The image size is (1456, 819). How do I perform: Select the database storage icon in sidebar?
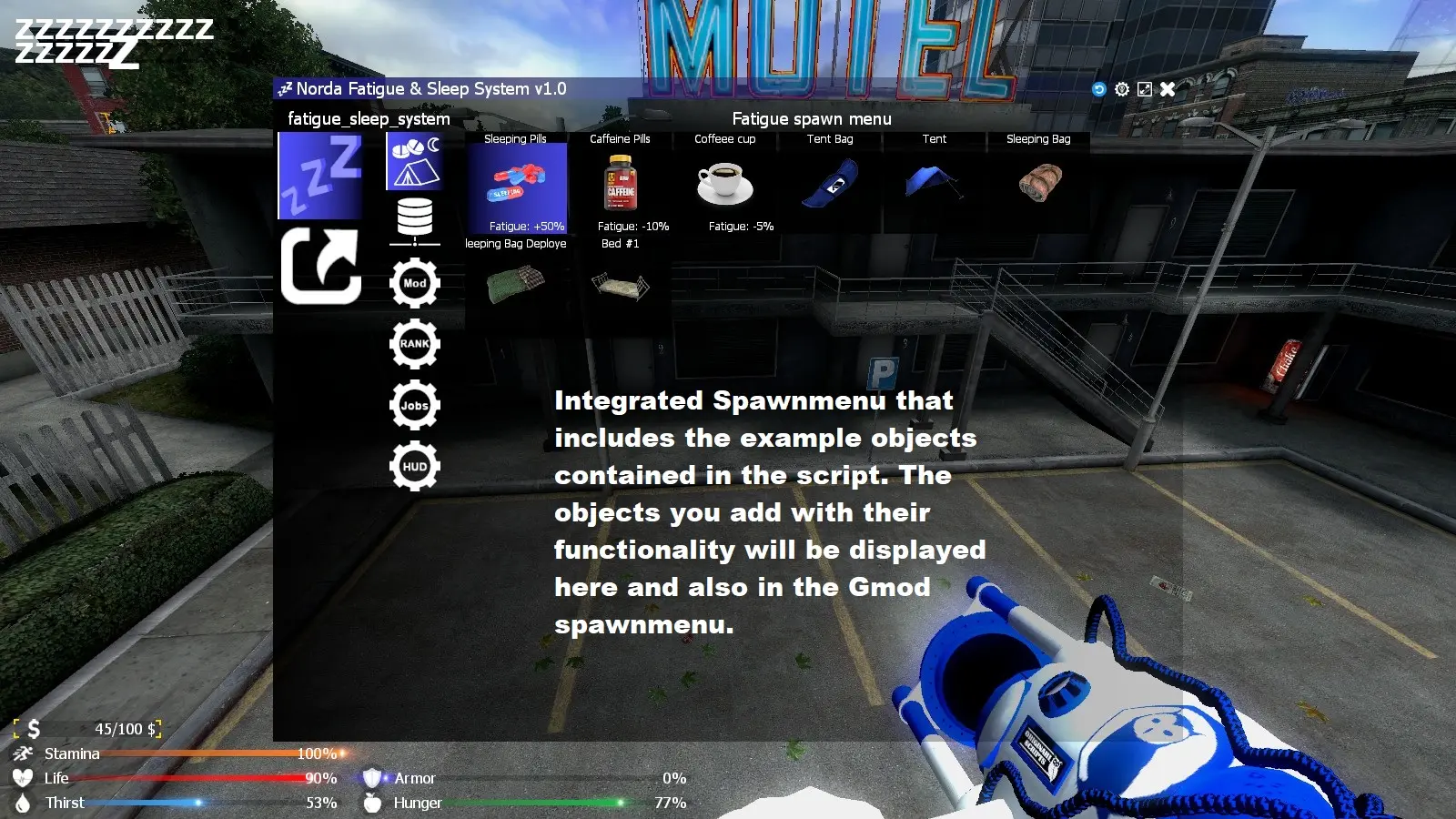click(x=415, y=218)
